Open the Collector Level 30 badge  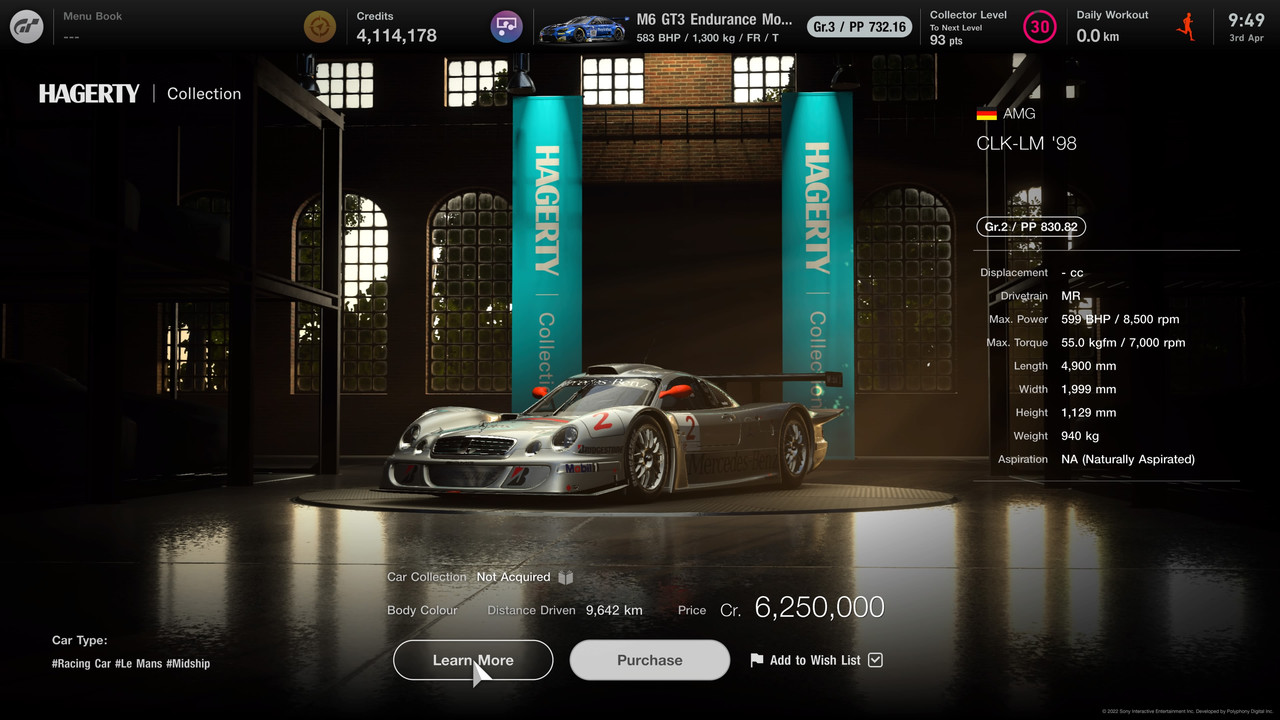point(1040,27)
